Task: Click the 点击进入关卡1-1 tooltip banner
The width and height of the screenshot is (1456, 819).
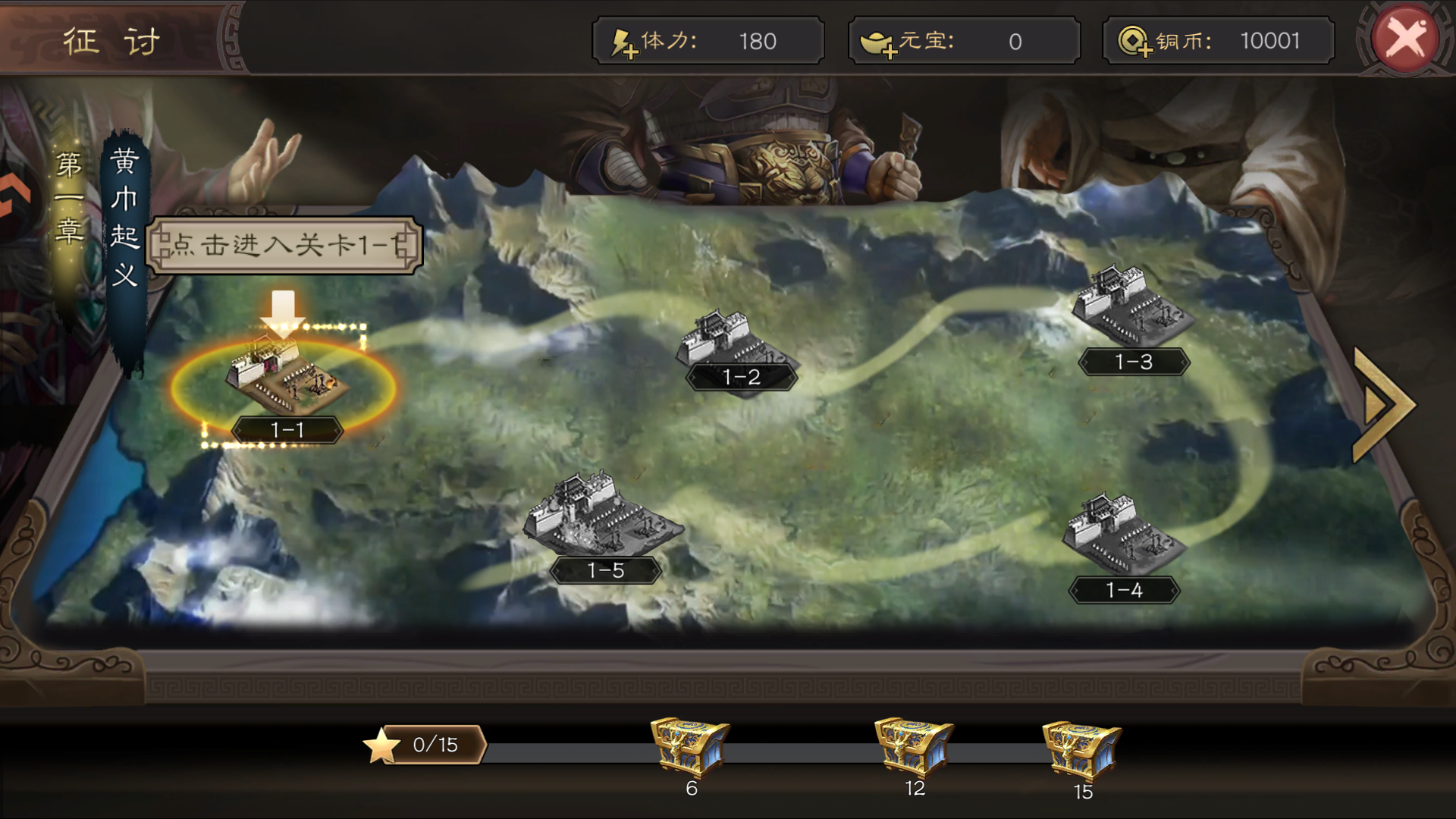Action: point(284,245)
